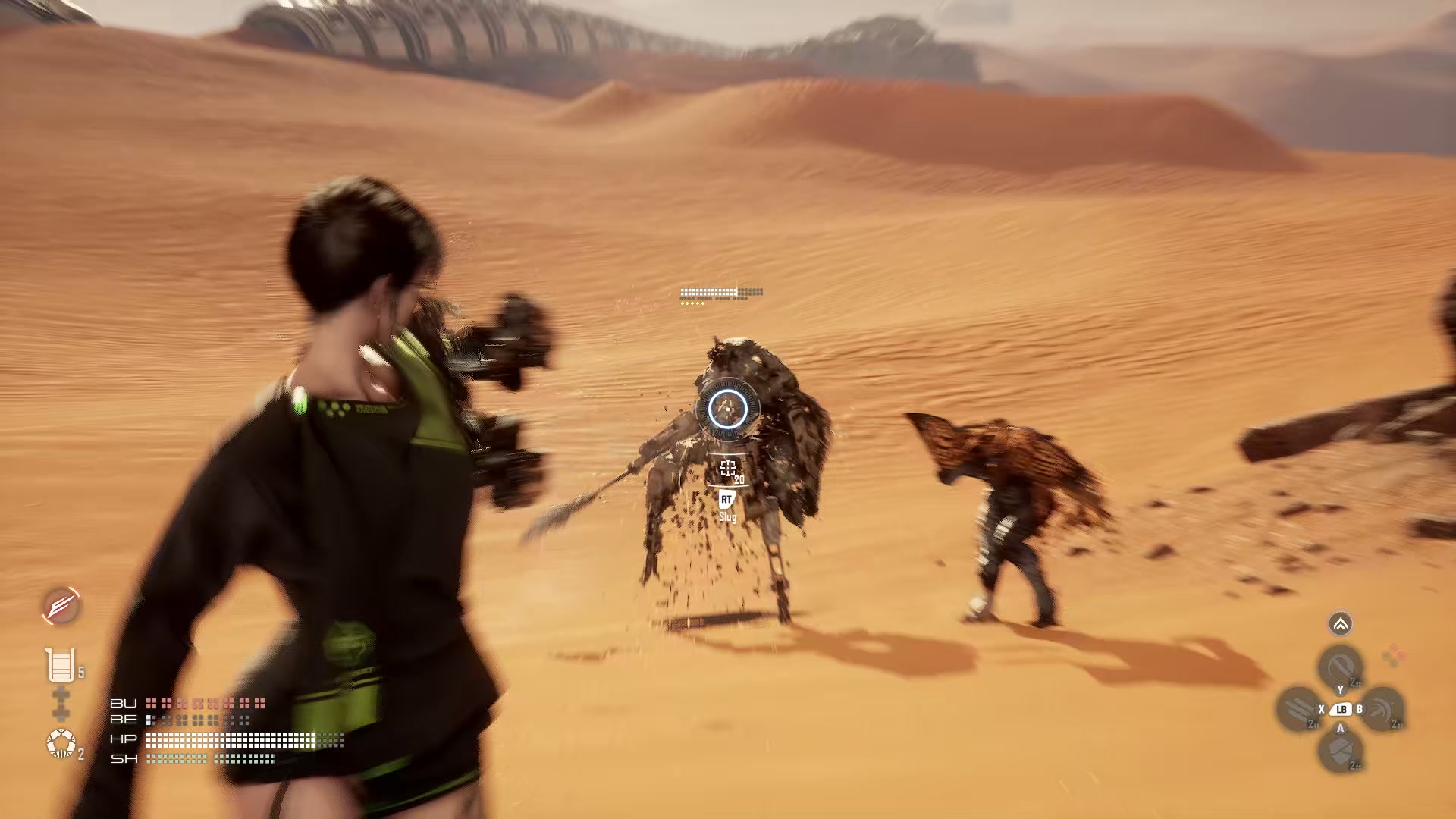Screen dimensions: 1456x819
Task: Click the ring-shaped item icon showing 2 charges
Action: [x=61, y=743]
